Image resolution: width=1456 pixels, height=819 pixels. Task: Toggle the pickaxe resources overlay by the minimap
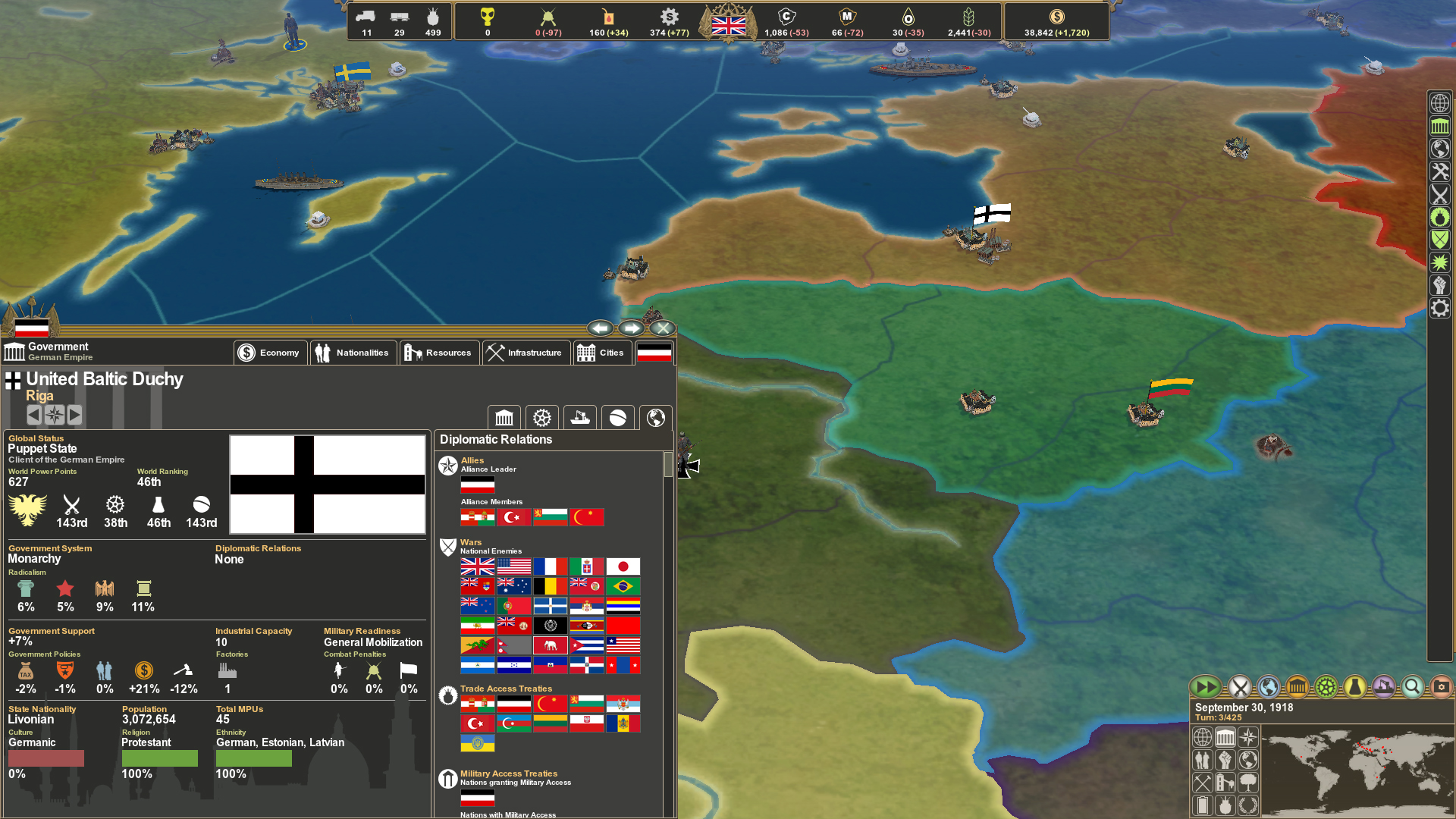pyautogui.click(x=1202, y=783)
